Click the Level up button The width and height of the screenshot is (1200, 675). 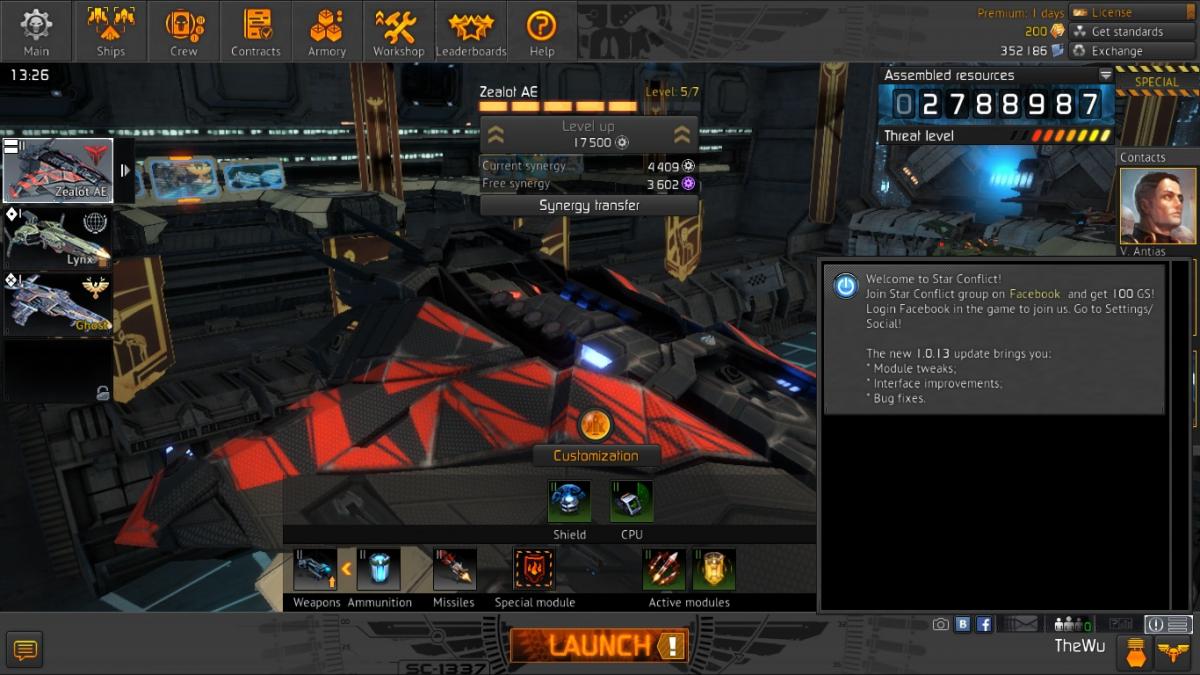click(x=588, y=134)
